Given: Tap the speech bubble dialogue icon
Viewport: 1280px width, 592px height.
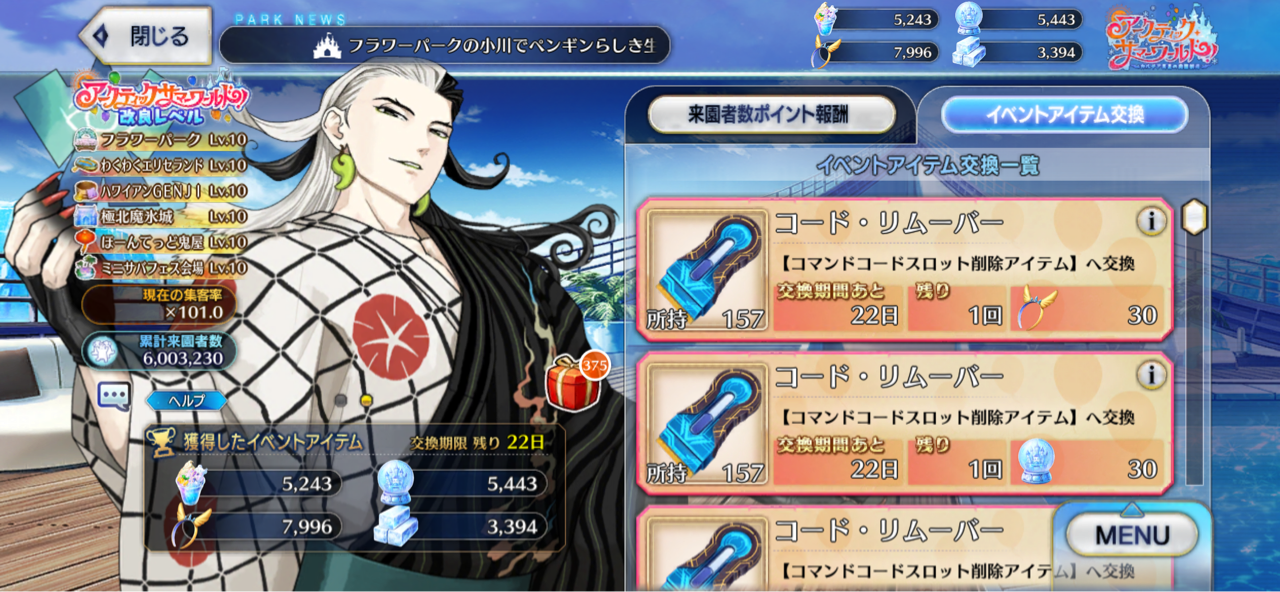Looking at the screenshot, I should (114, 396).
